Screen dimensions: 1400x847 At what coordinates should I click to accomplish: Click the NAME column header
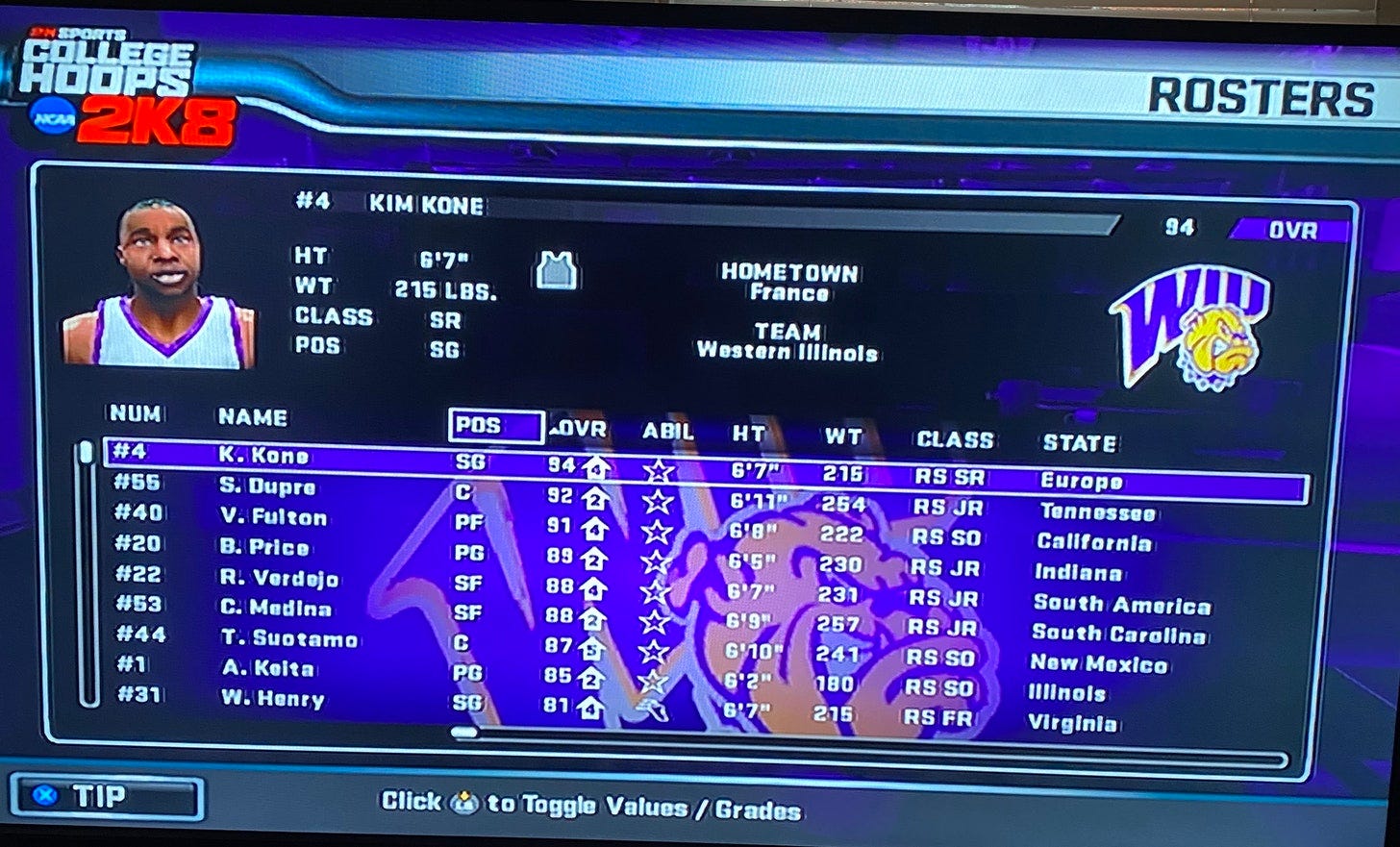click(x=252, y=417)
